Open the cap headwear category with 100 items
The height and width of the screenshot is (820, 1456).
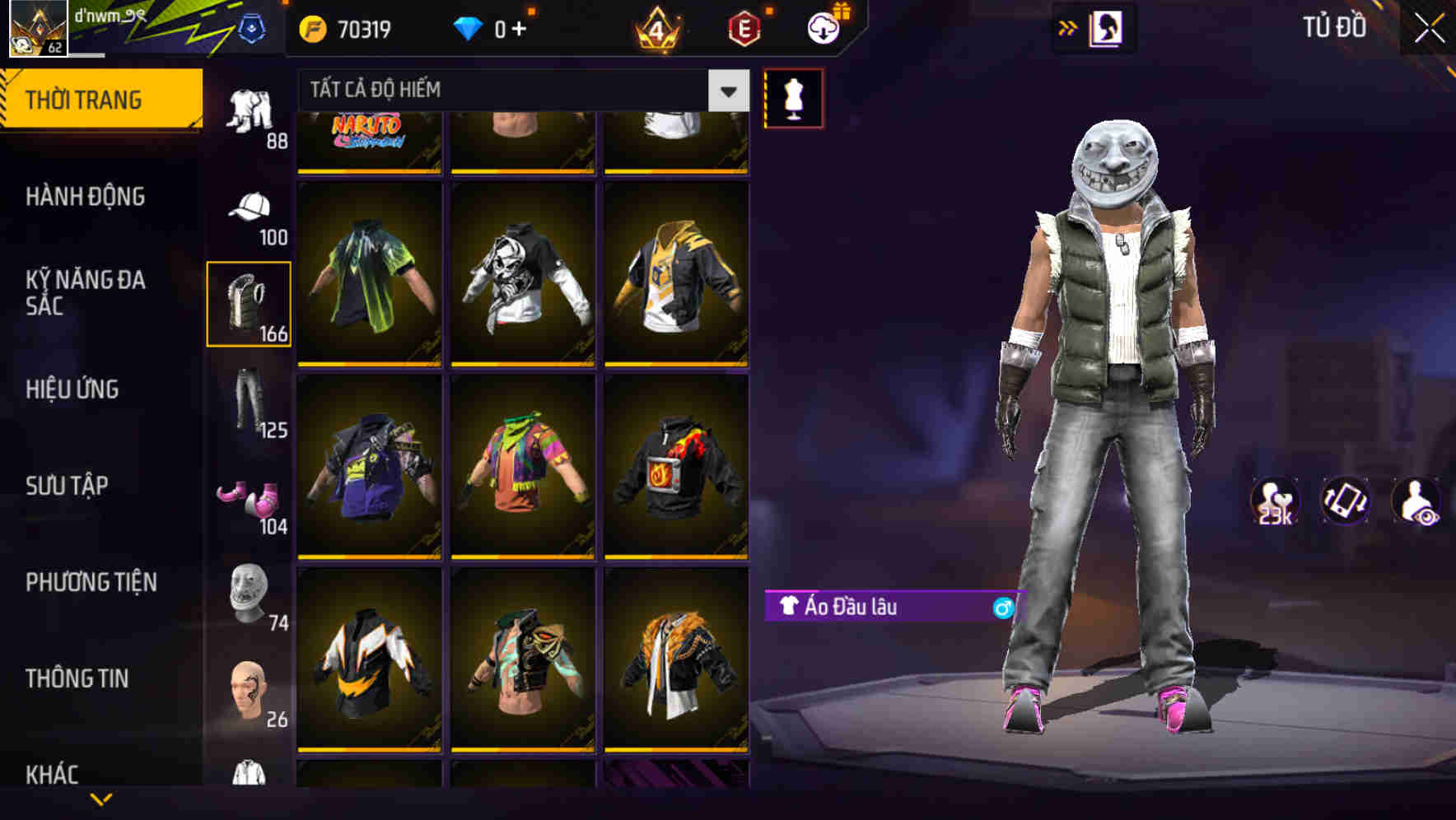250,208
